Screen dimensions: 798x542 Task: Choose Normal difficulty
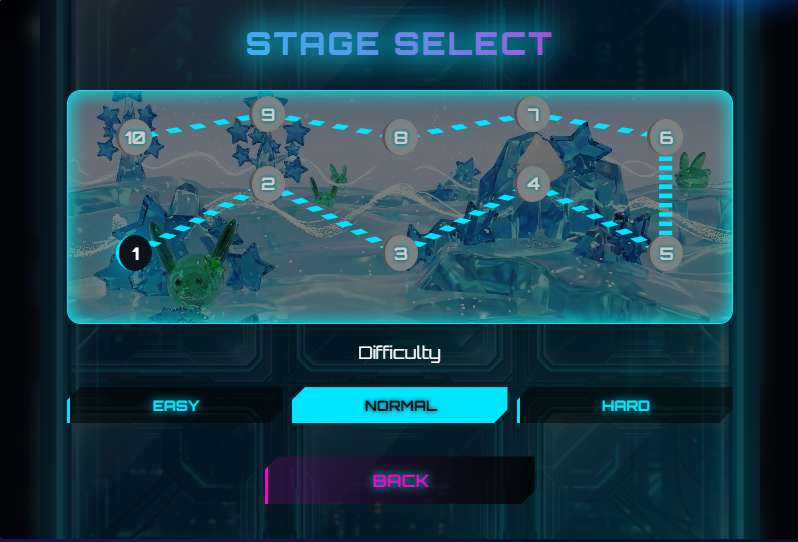point(400,406)
